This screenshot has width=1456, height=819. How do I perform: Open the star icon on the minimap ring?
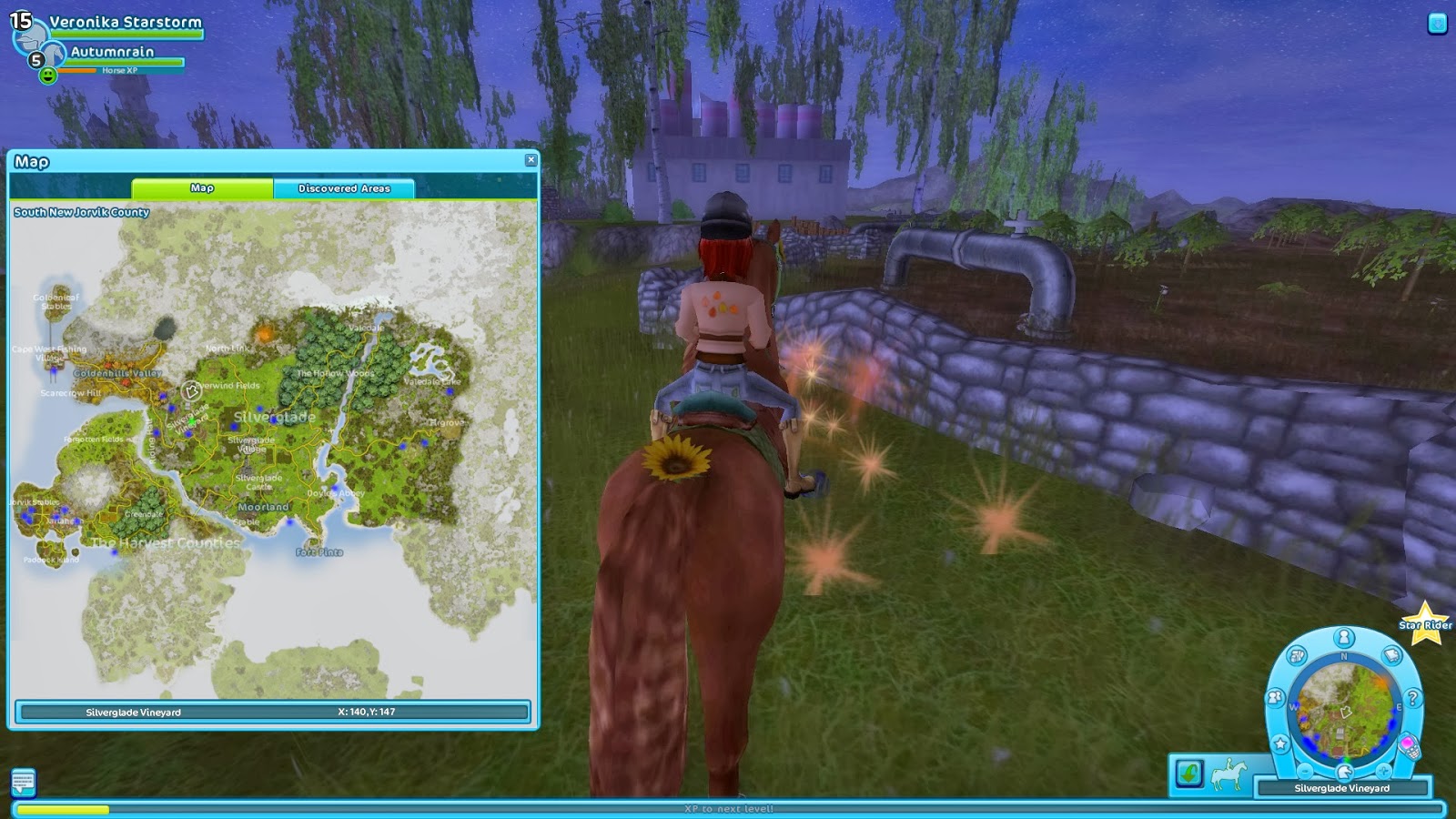(x=1280, y=742)
